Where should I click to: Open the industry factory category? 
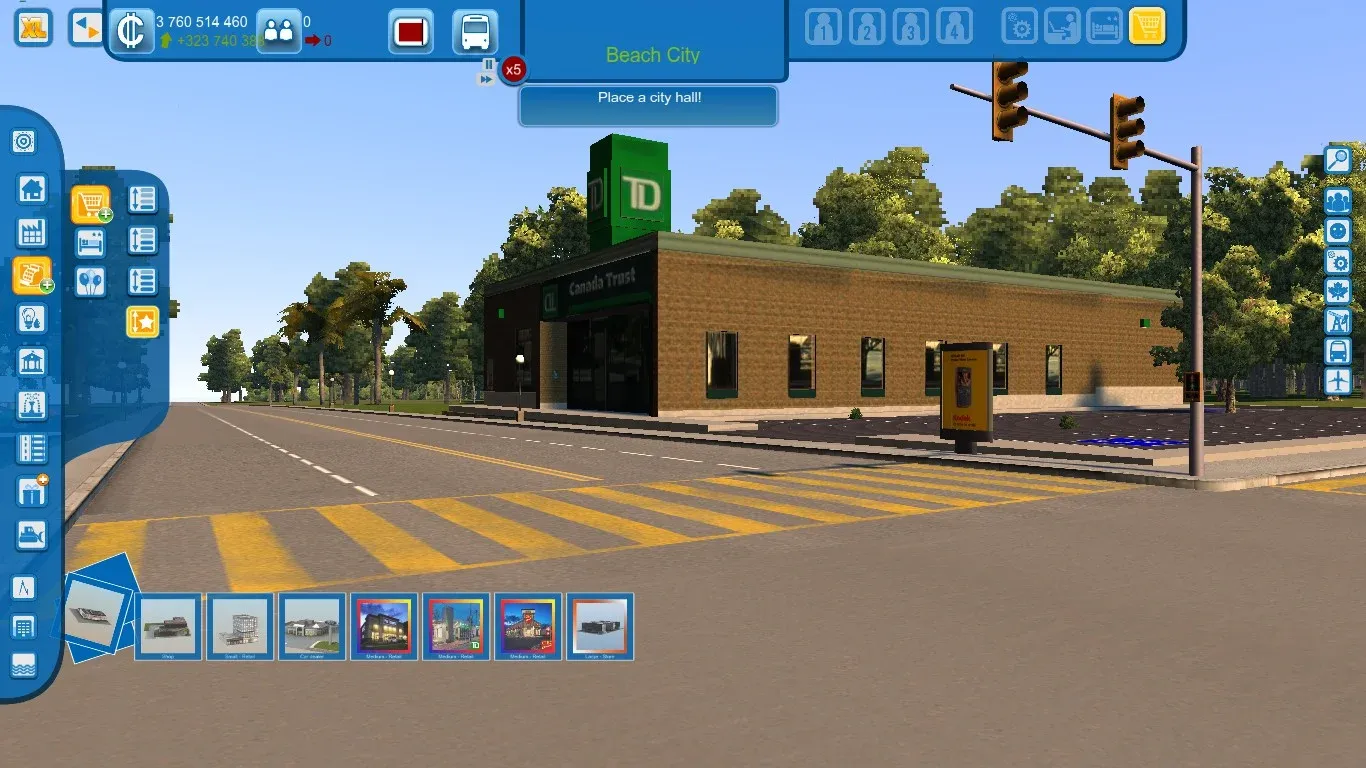coord(31,233)
